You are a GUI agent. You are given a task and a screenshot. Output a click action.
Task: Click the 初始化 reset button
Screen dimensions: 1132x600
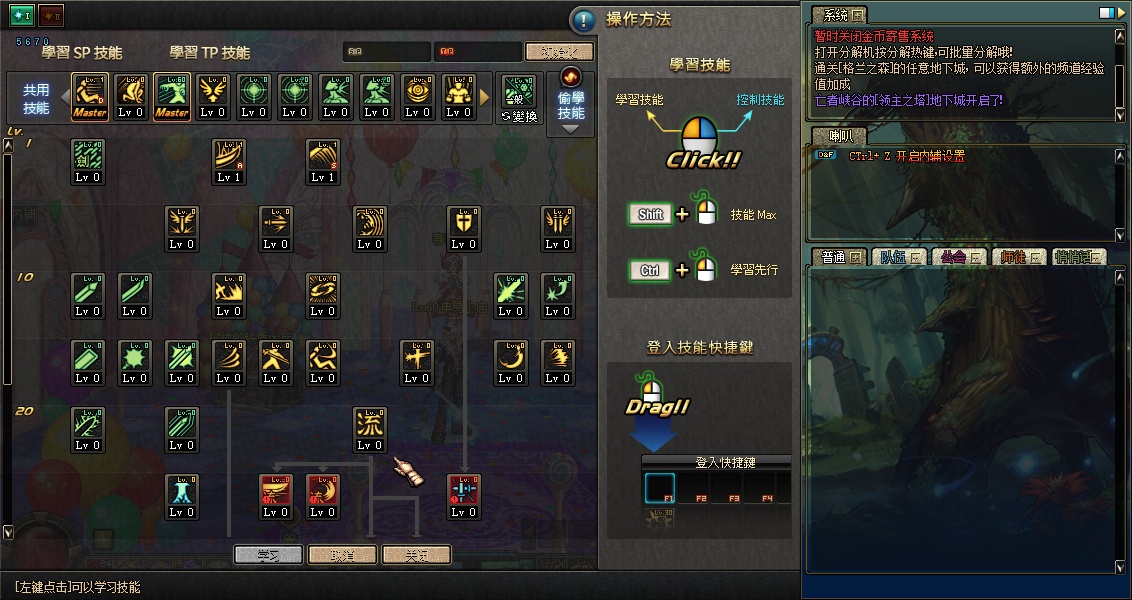coord(559,52)
